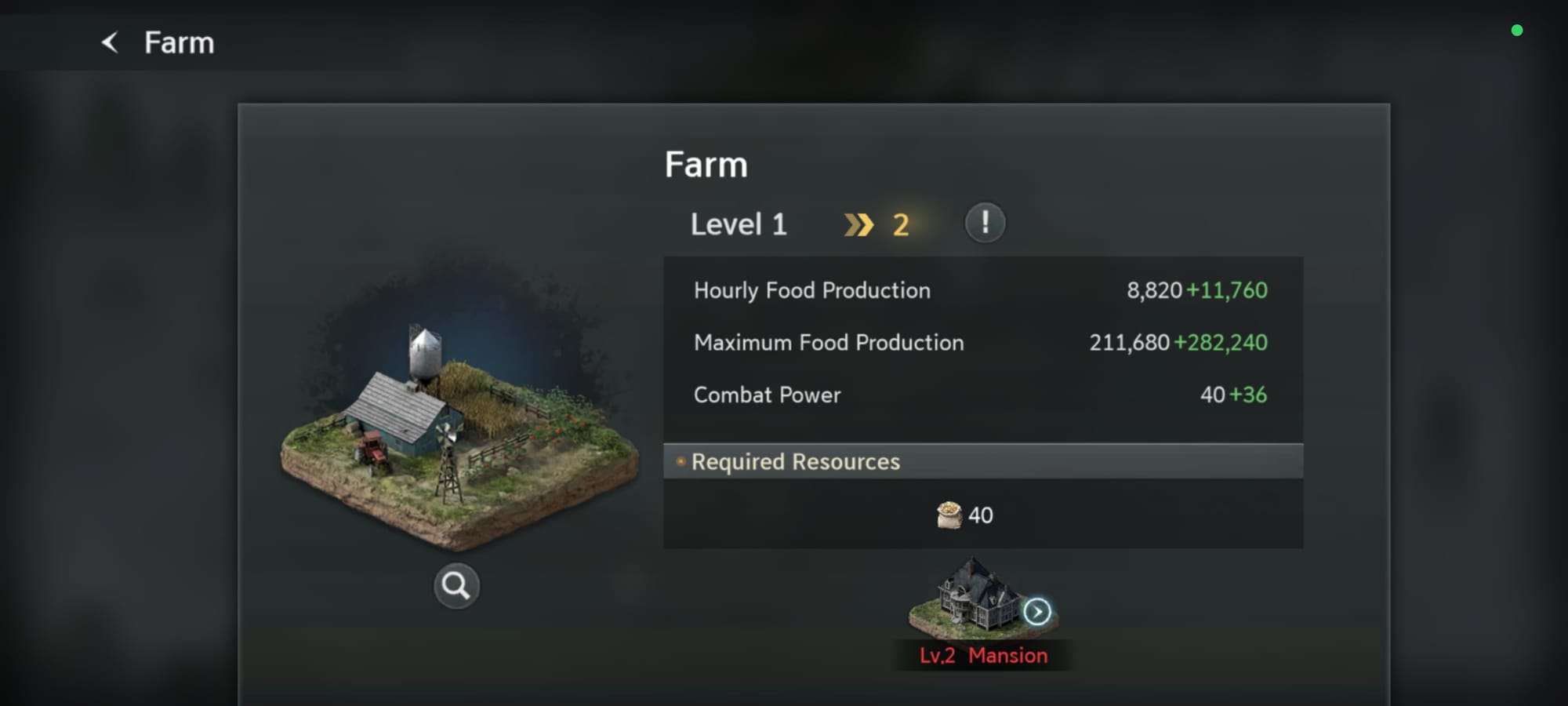Click the food sack resource icon

tap(950, 515)
